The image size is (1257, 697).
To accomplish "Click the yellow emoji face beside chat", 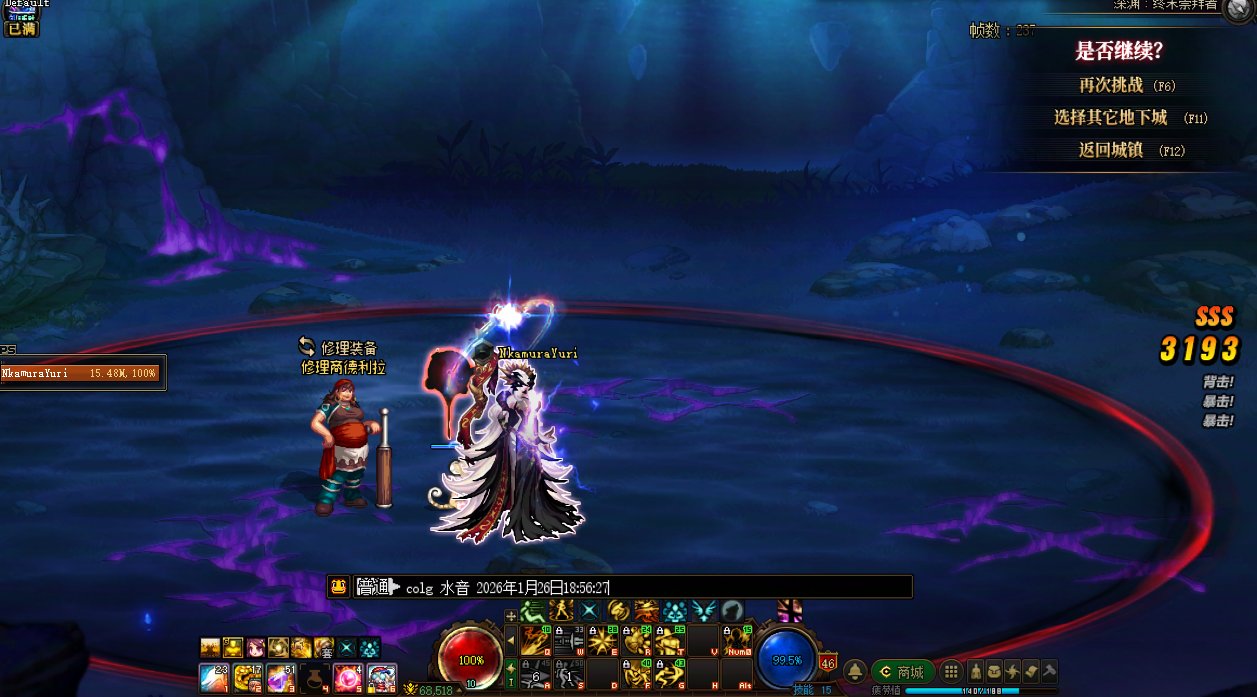I will 338,587.
